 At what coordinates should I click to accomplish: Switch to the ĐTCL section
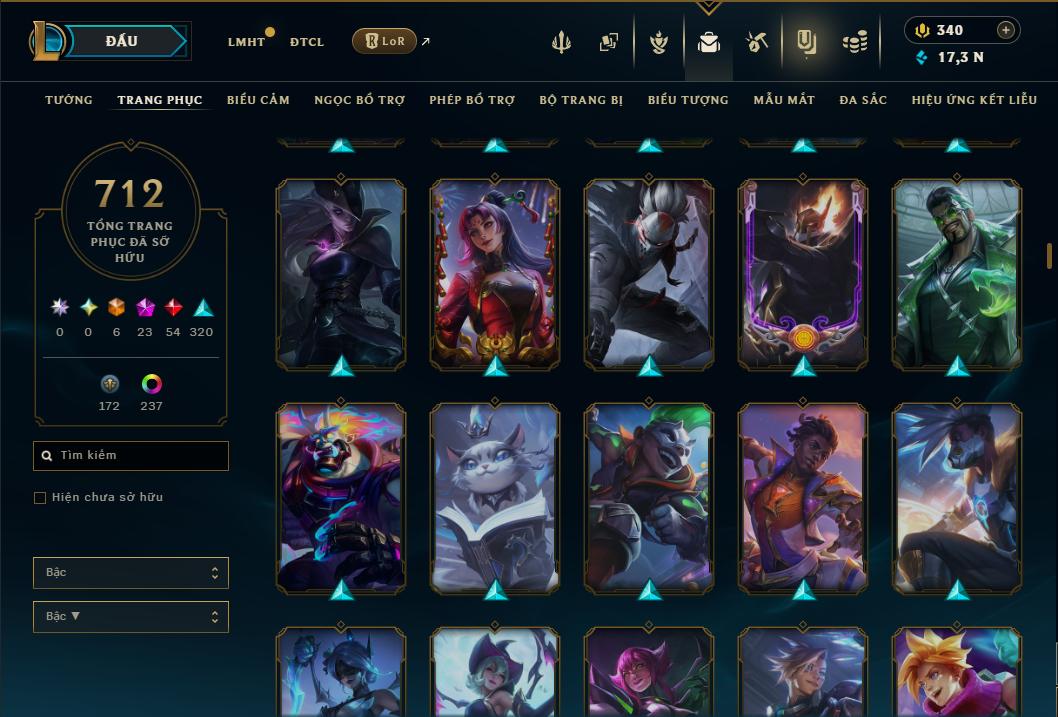click(307, 42)
